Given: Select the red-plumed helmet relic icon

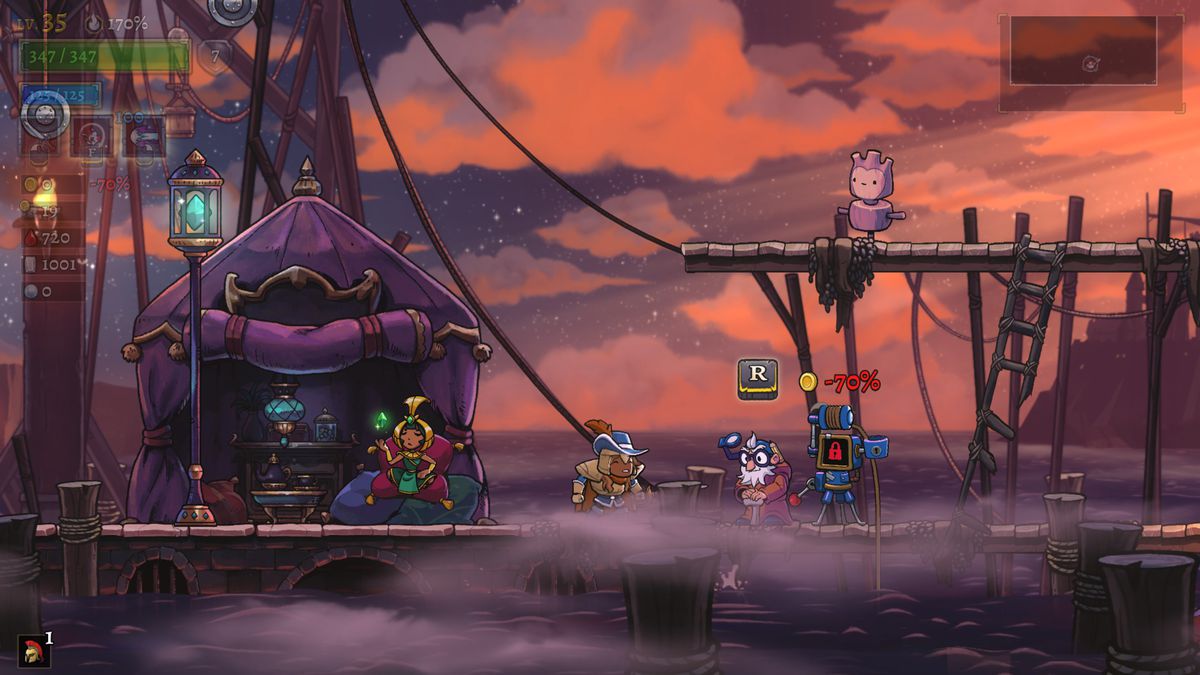Looking at the screenshot, I should [x=33, y=649].
